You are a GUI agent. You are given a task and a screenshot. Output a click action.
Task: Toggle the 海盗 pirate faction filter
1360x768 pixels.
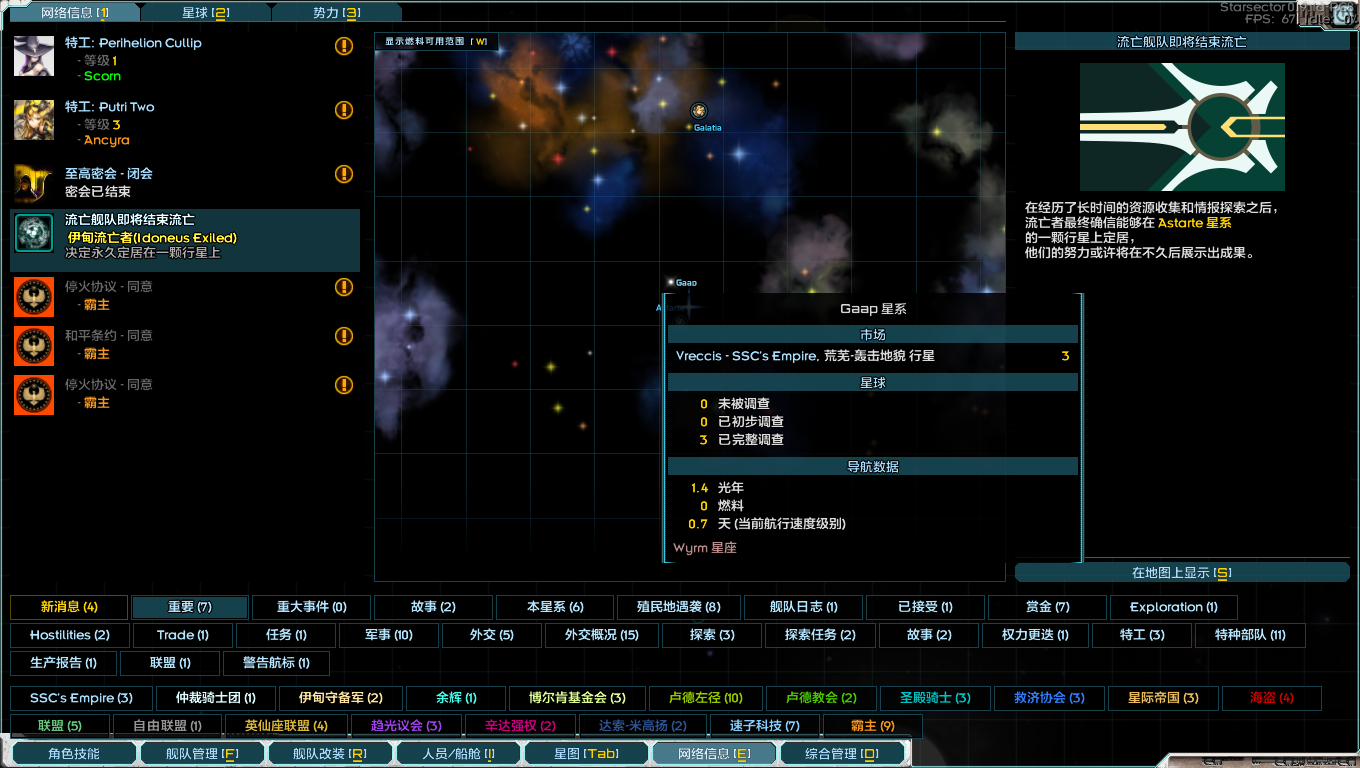1271,699
